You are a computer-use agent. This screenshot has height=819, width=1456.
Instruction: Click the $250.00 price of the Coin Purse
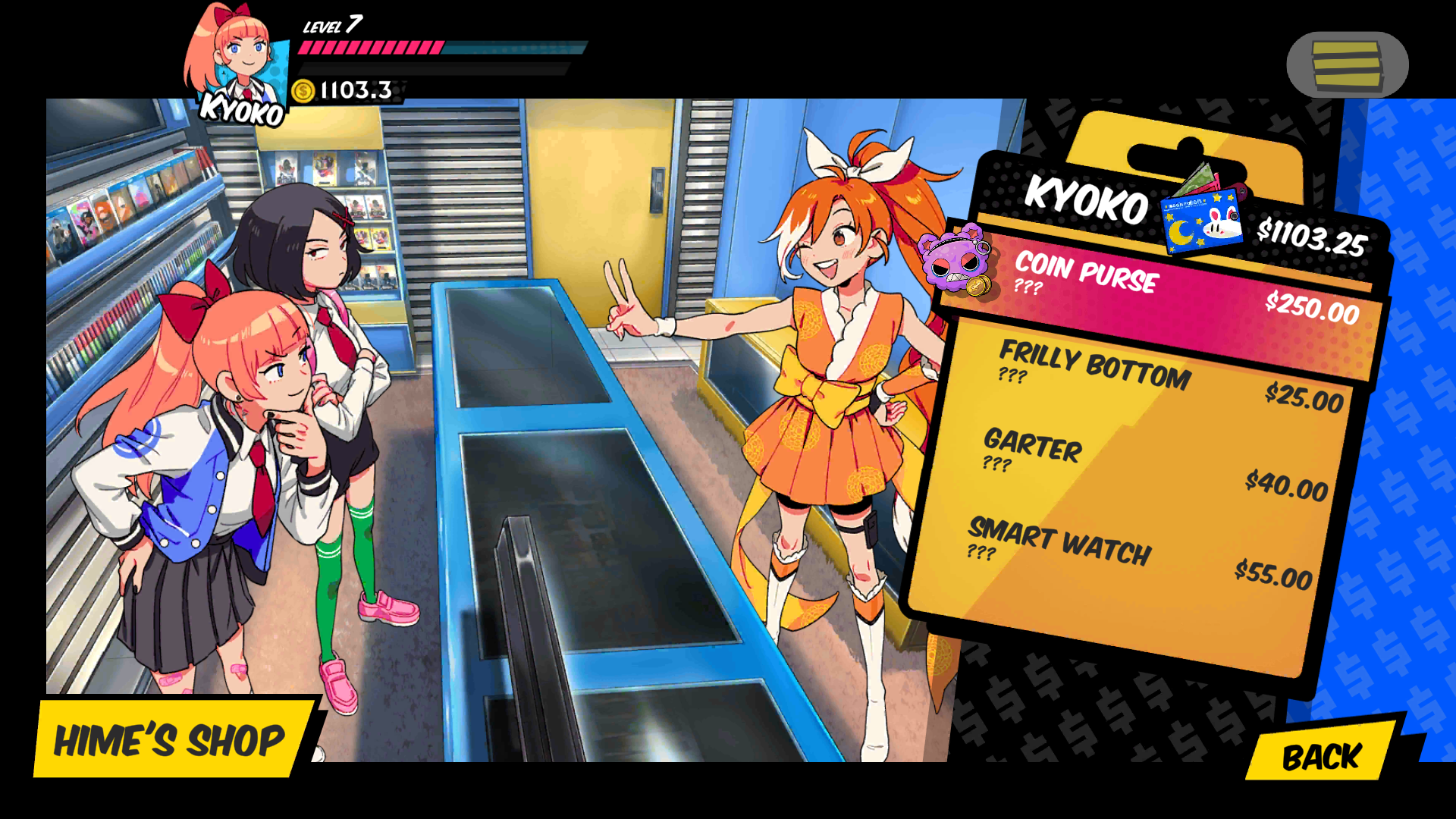pos(1311,310)
